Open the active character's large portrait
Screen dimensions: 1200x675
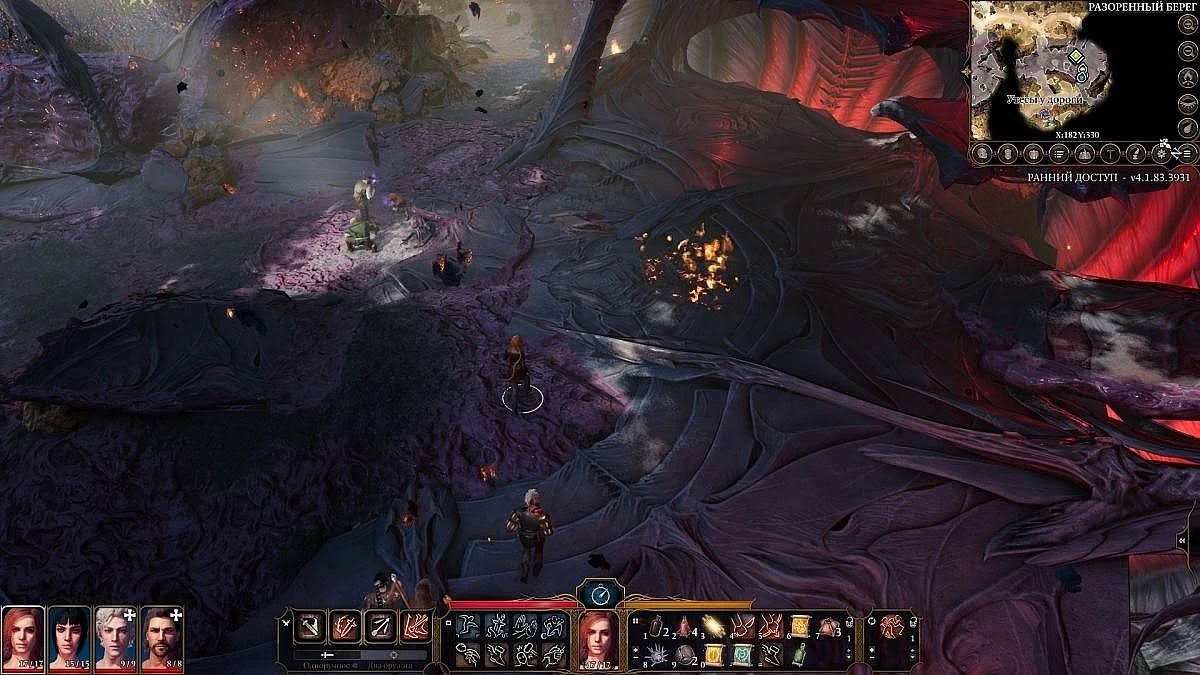pos(598,638)
